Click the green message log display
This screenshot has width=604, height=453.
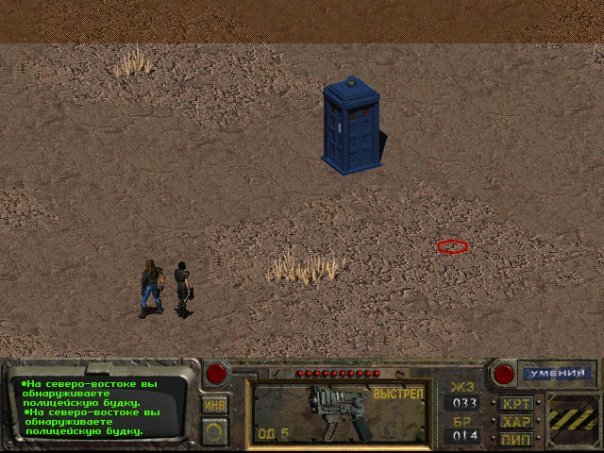tap(100, 405)
